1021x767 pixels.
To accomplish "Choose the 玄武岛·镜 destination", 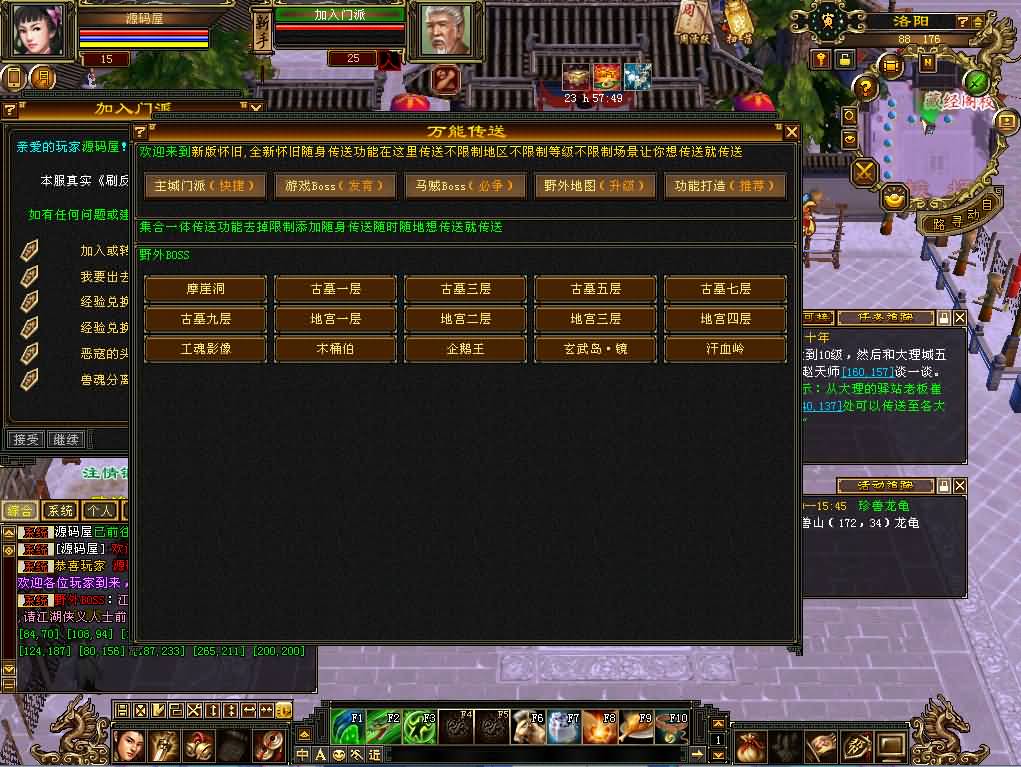I will pyautogui.click(x=596, y=349).
